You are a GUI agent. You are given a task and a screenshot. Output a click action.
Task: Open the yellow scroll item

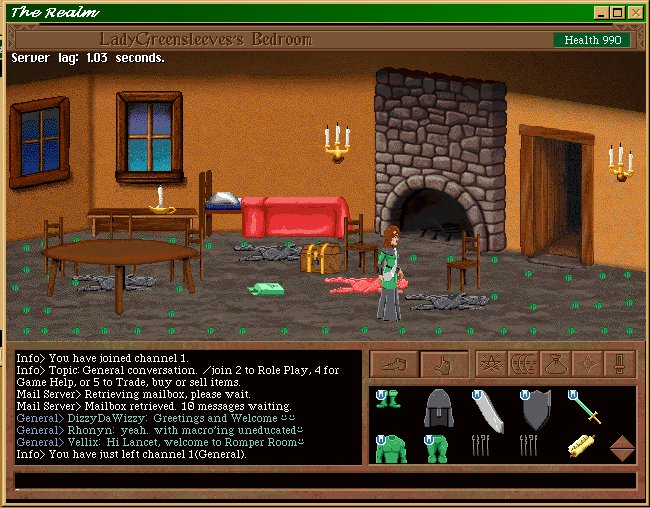(581, 447)
